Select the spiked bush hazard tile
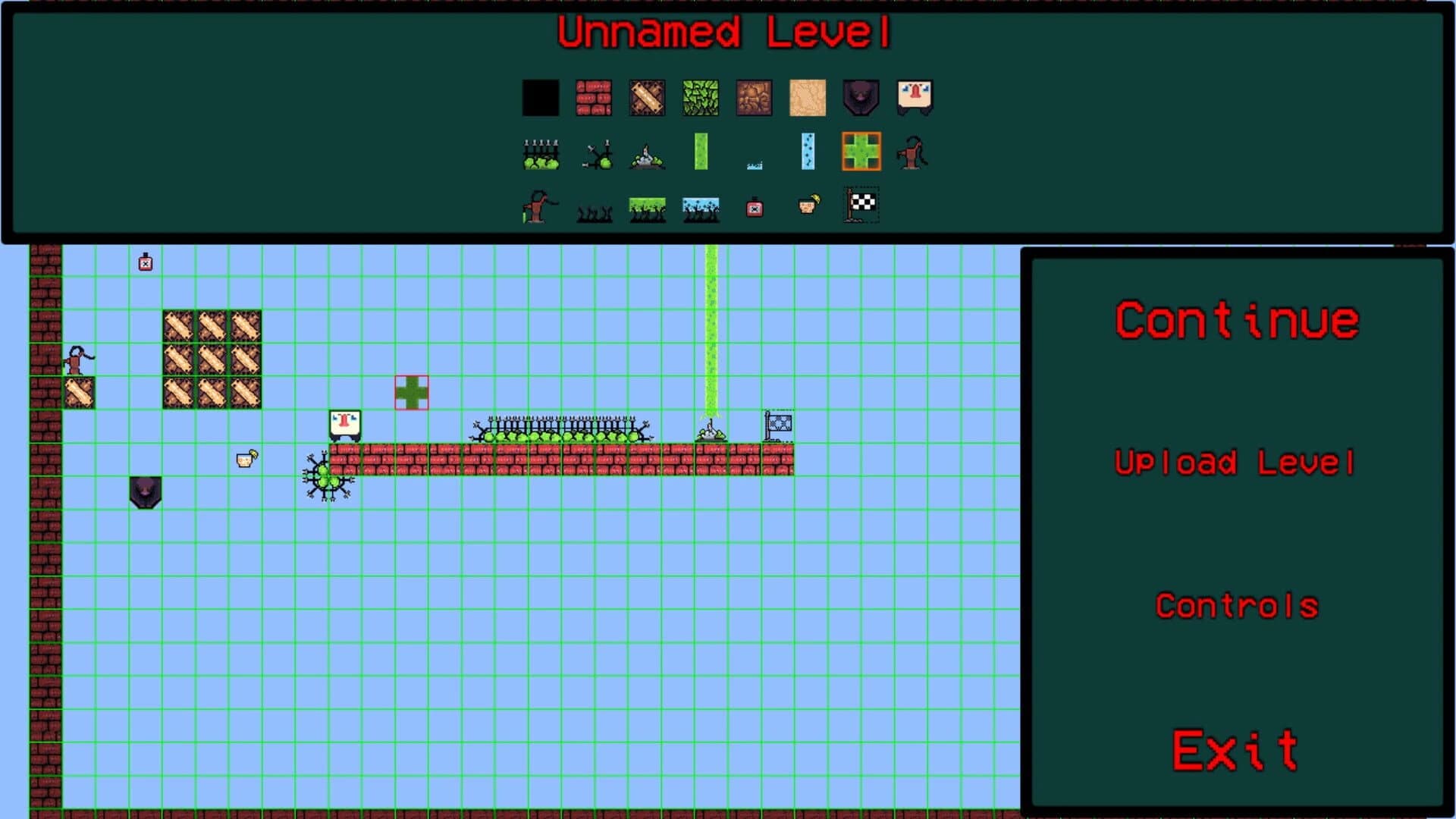1456x819 pixels. click(x=539, y=153)
